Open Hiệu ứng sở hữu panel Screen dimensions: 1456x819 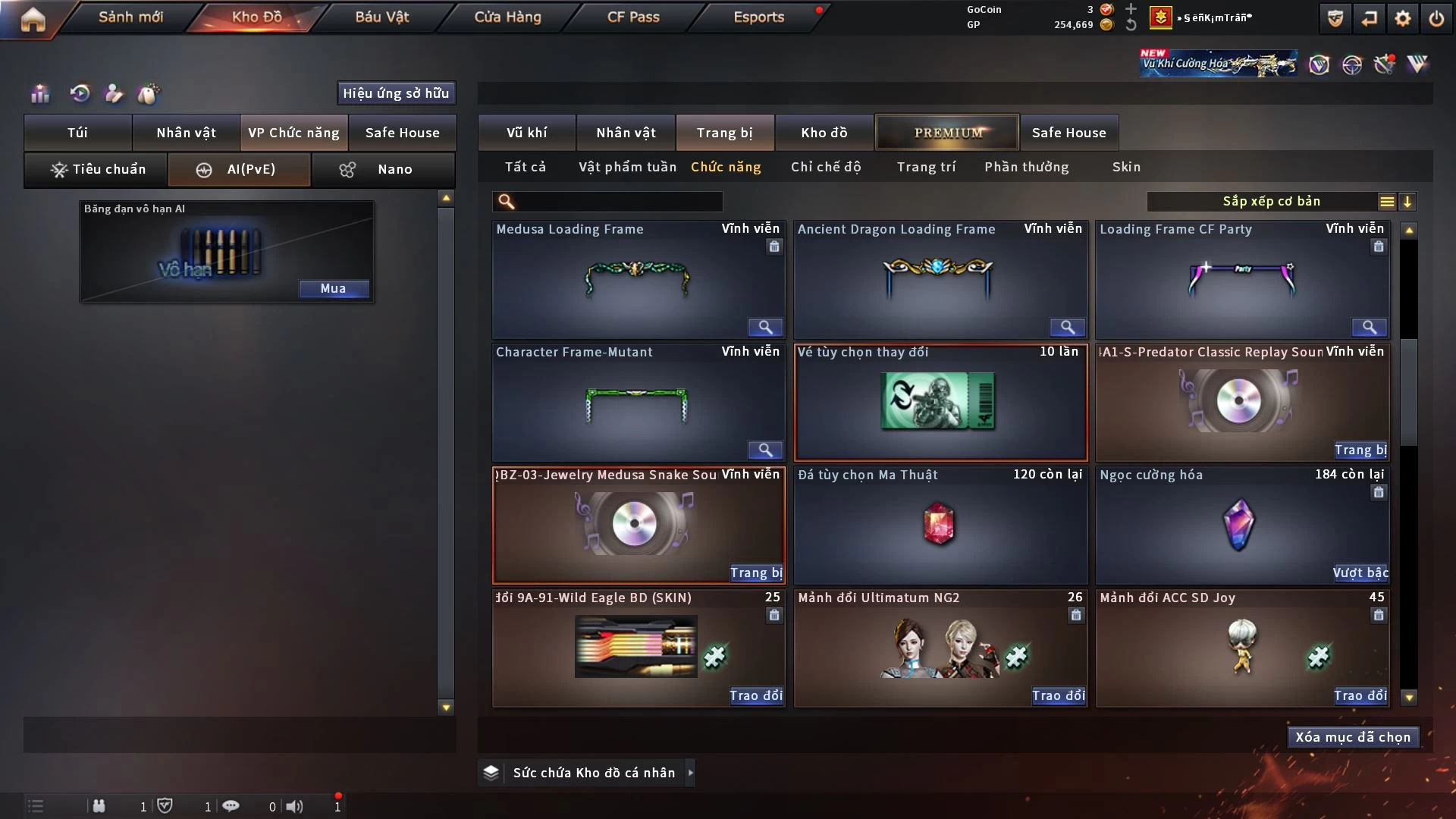point(396,93)
